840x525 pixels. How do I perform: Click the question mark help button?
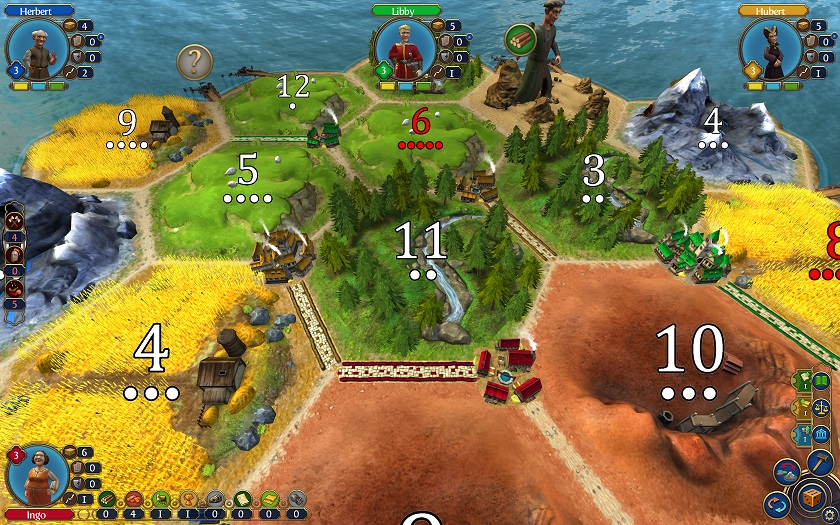pyautogui.click(x=194, y=63)
